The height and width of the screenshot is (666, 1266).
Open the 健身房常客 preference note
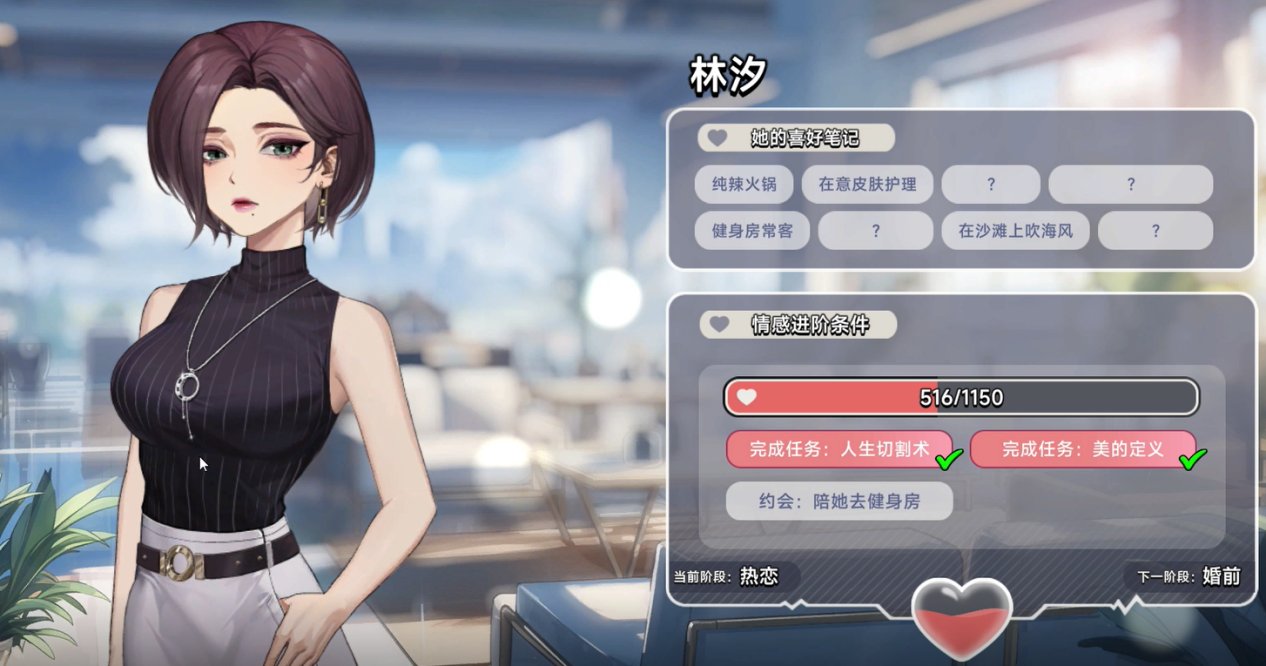pos(752,231)
